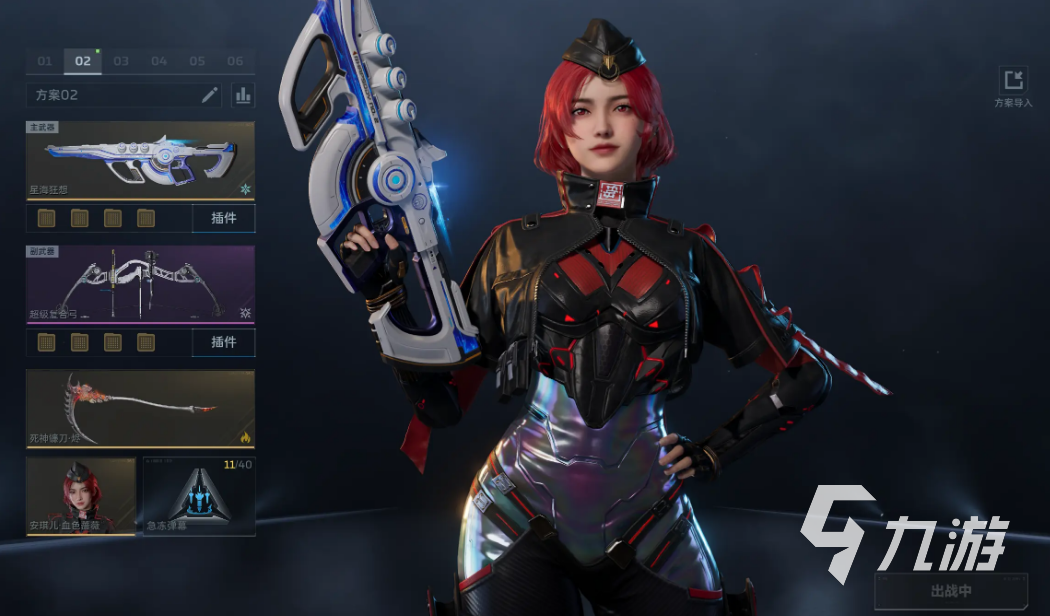This screenshot has height=616, width=1050.
Task: Open the 安琪儿·血色蔷薇 character slot
Action: pos(81,496)
